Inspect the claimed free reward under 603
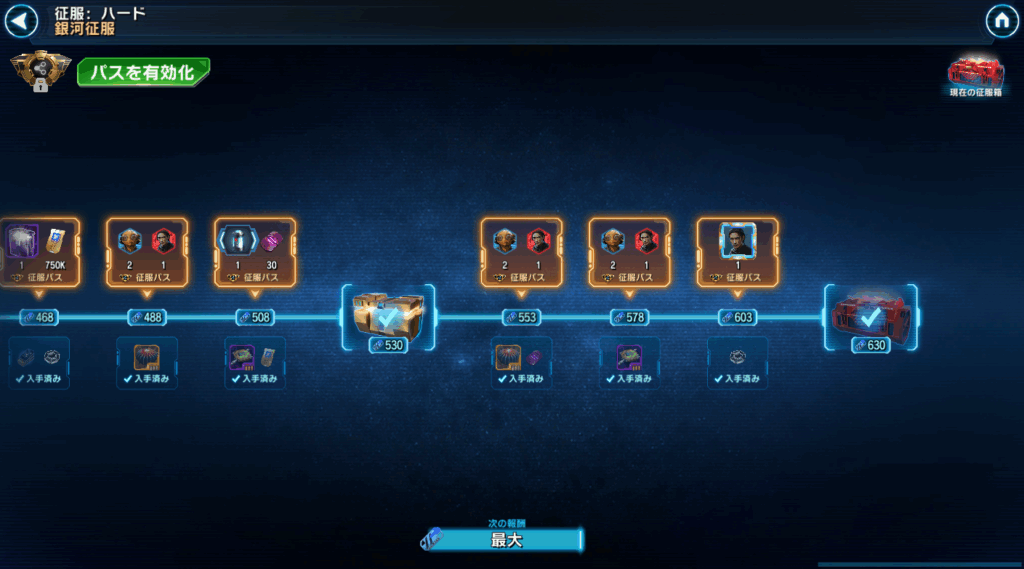 pos(738,362)
